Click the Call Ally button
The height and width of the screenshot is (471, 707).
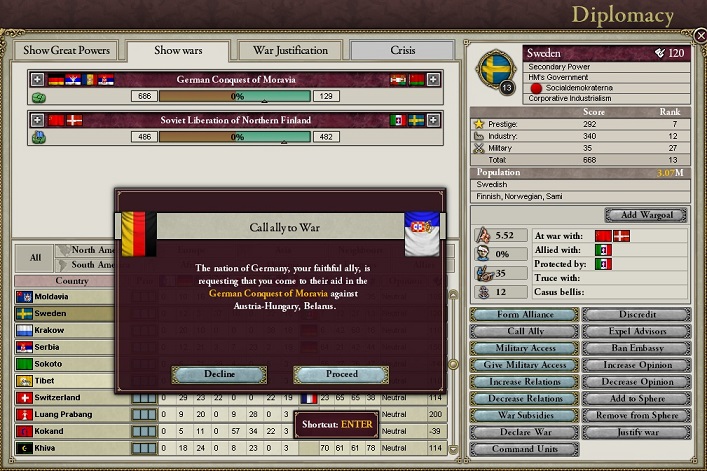tap(523, 331)
